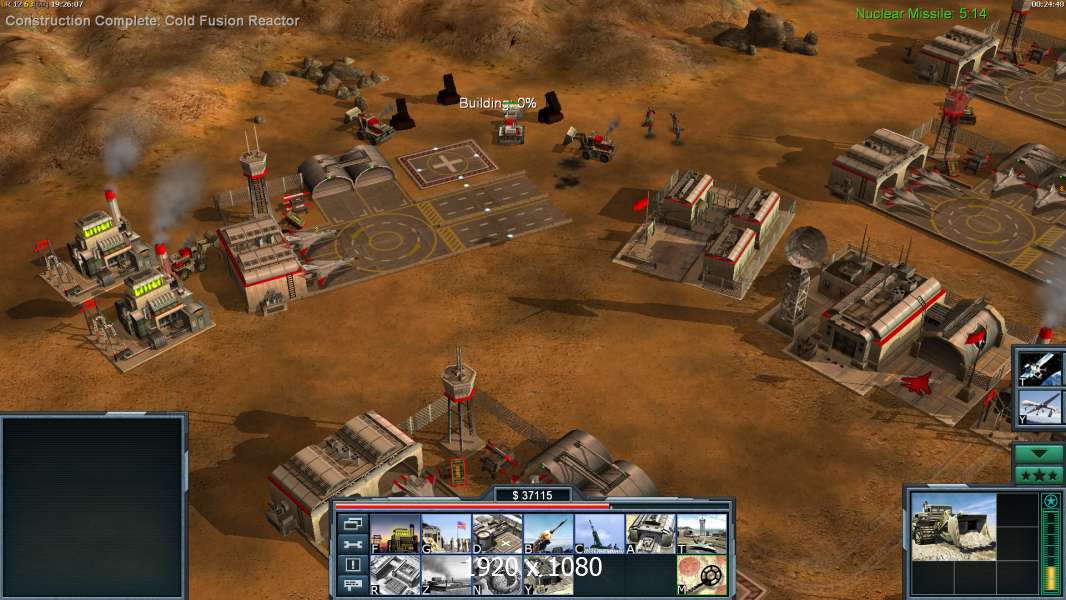Select the grey building icon with hotkey R

click(x=395, y=574)
